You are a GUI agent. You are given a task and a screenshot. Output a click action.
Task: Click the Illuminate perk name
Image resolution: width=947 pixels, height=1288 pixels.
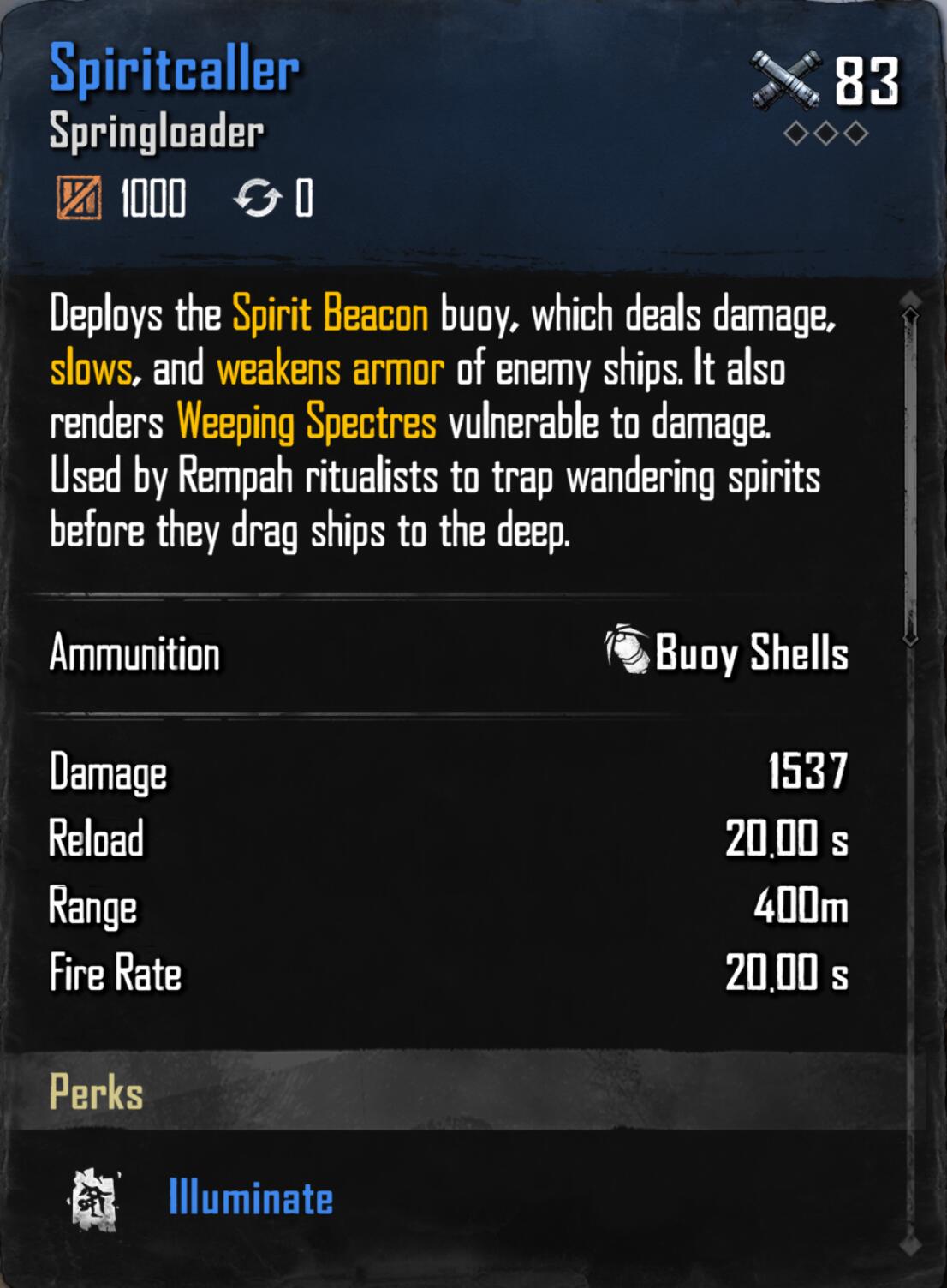pos(251,1197)
